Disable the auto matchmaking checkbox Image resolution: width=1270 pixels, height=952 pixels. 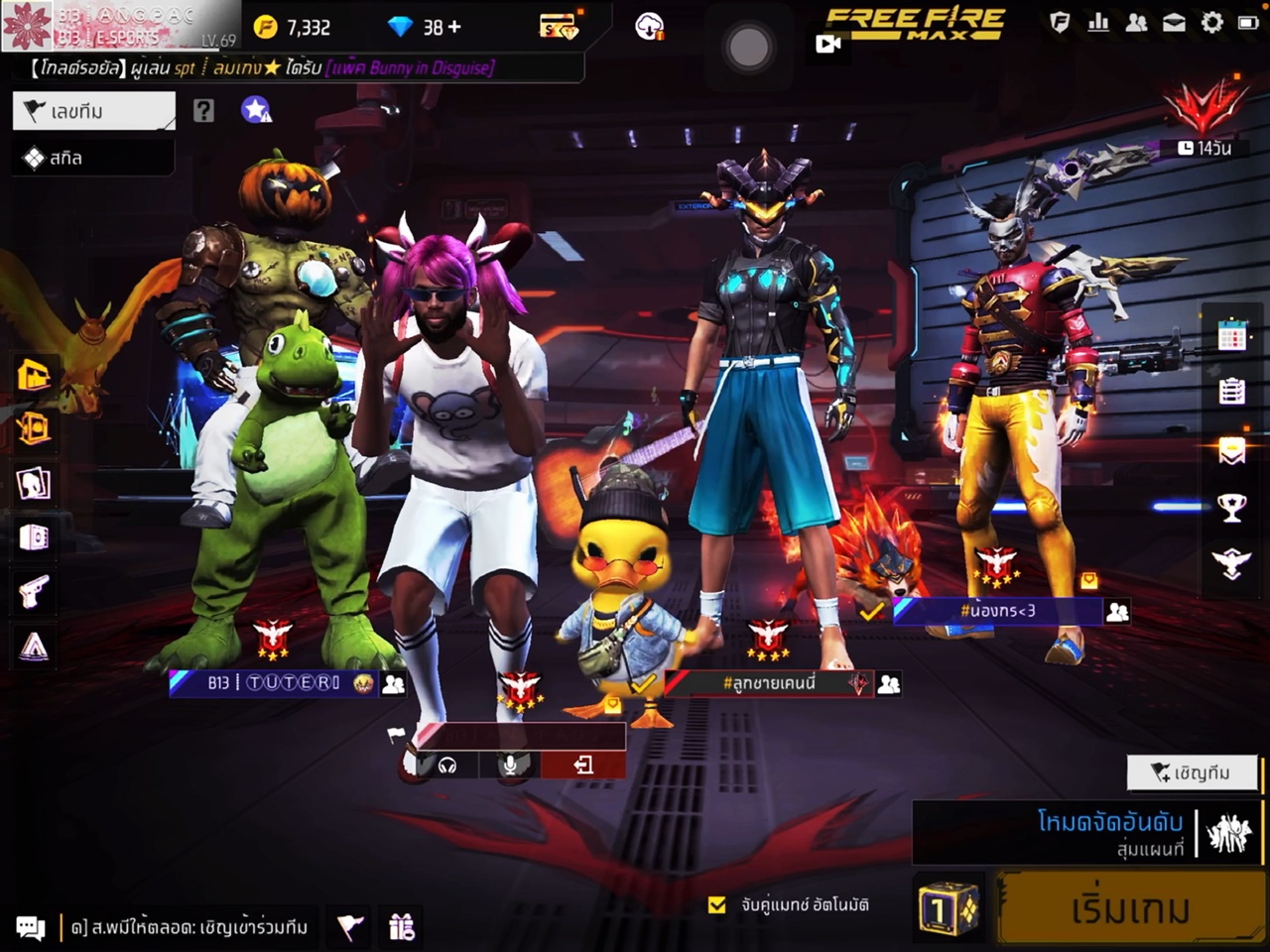[x=717, y=904]
